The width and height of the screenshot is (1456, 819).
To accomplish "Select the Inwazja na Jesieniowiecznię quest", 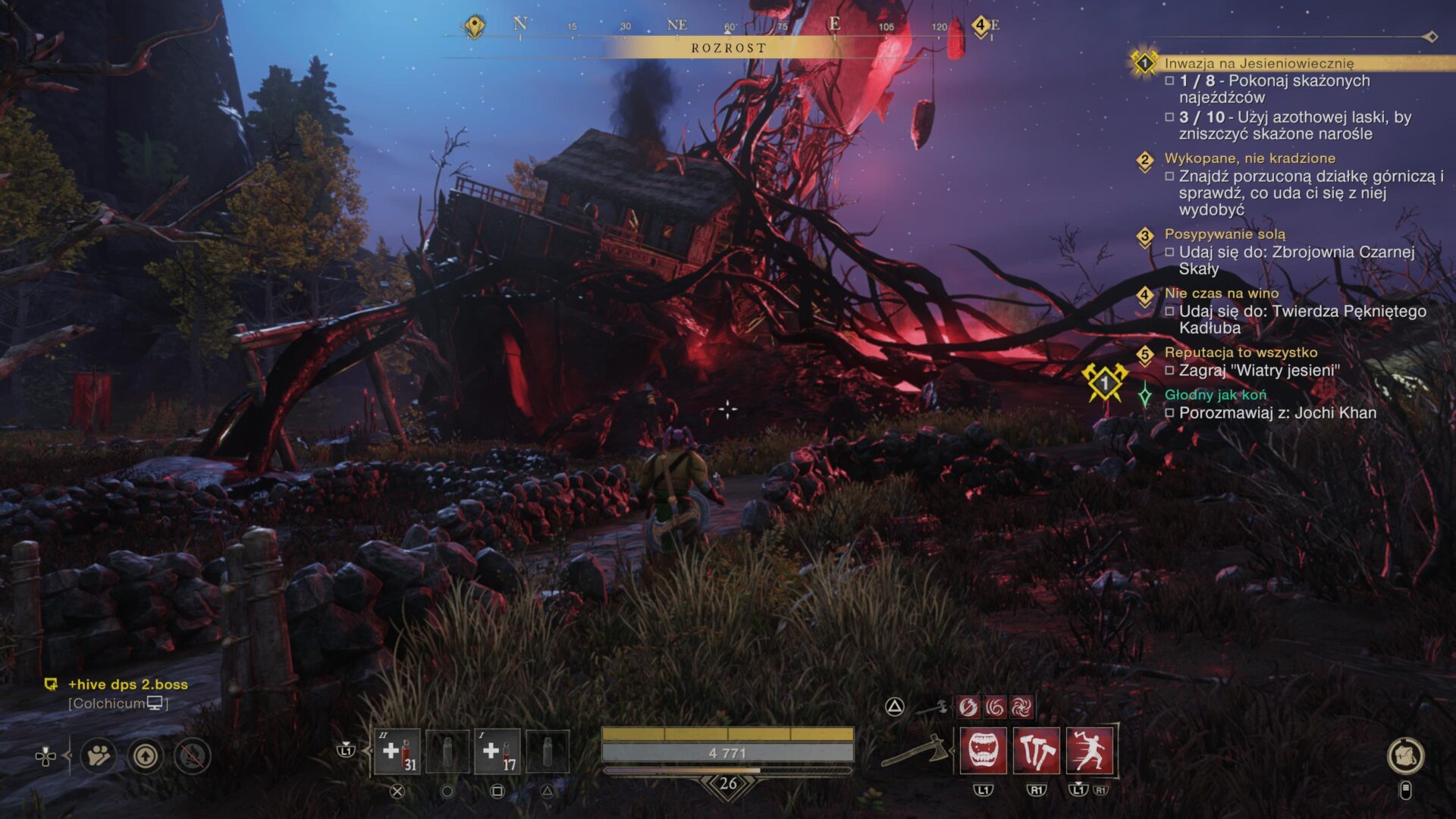I will pos(1259,64).
